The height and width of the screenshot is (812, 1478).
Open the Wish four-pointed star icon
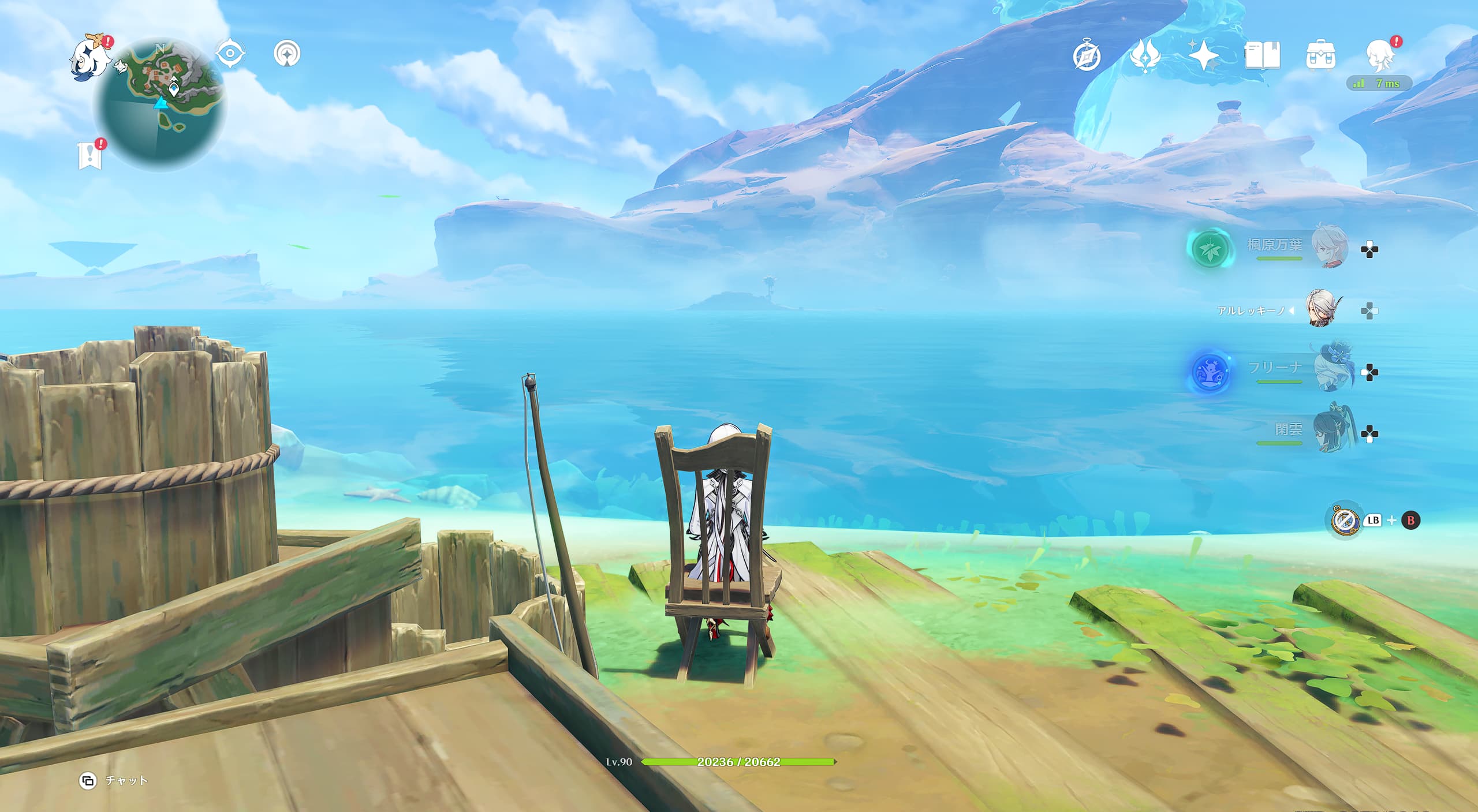[x=1203, y=56]
